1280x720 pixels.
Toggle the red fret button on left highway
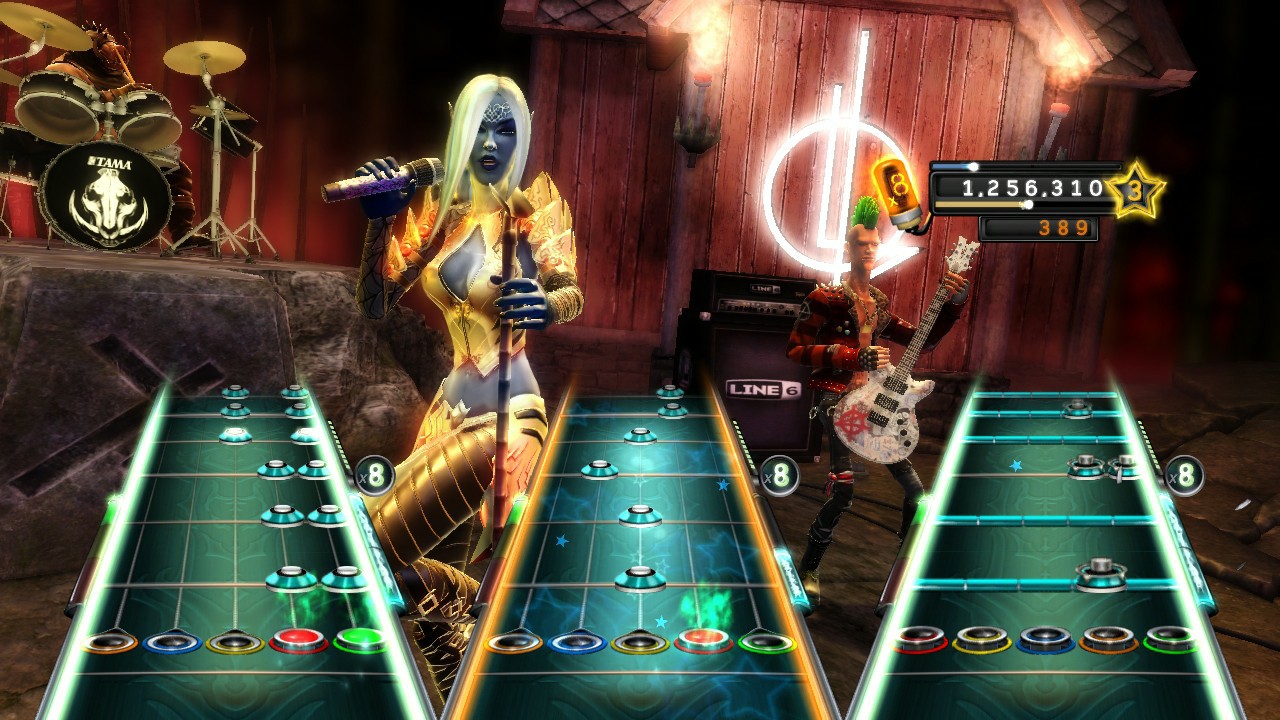tap(297, 636)
